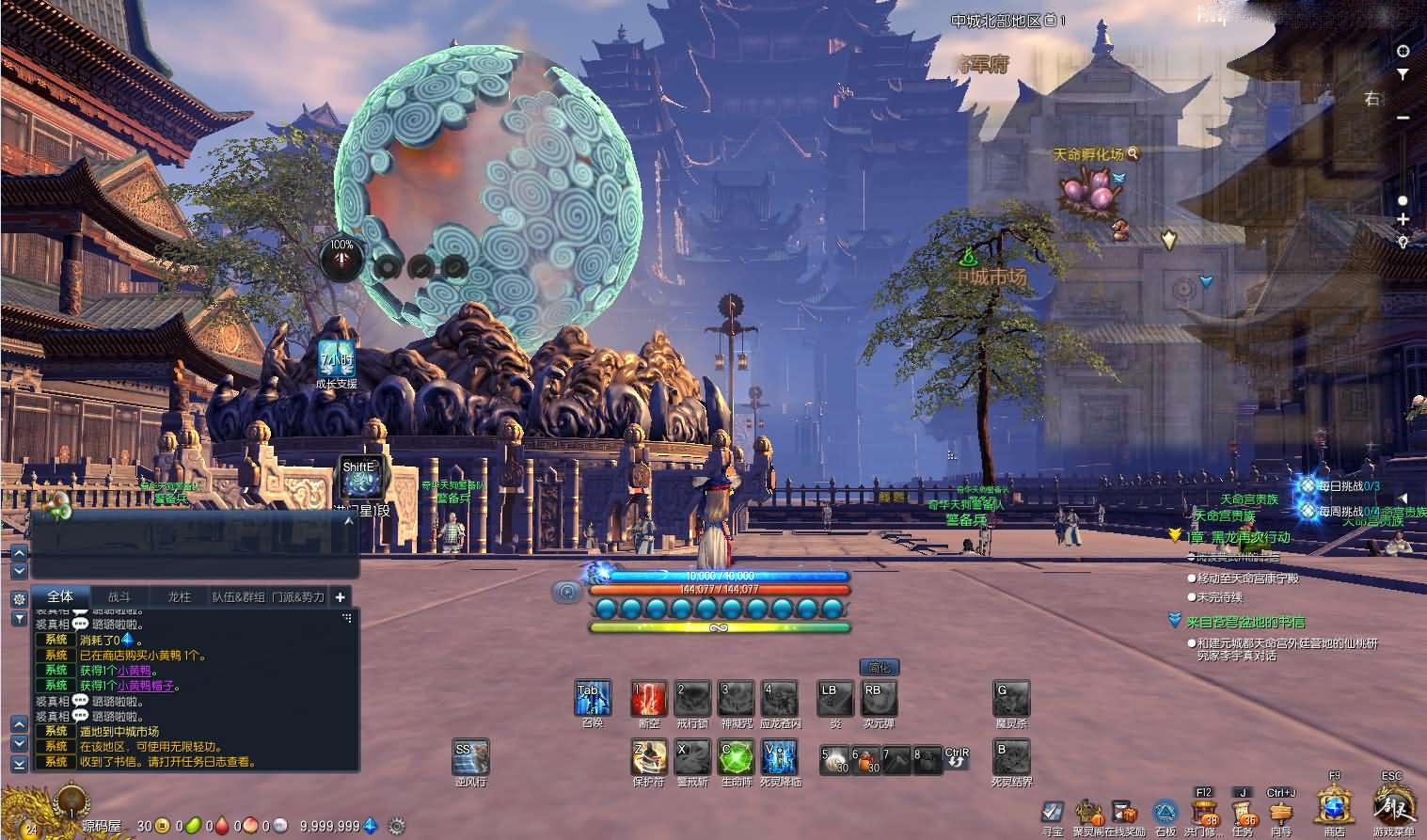Activate the 召唤 summon skill icon
This screenshot has width=1427, height=840.
(x=593, y=700)
